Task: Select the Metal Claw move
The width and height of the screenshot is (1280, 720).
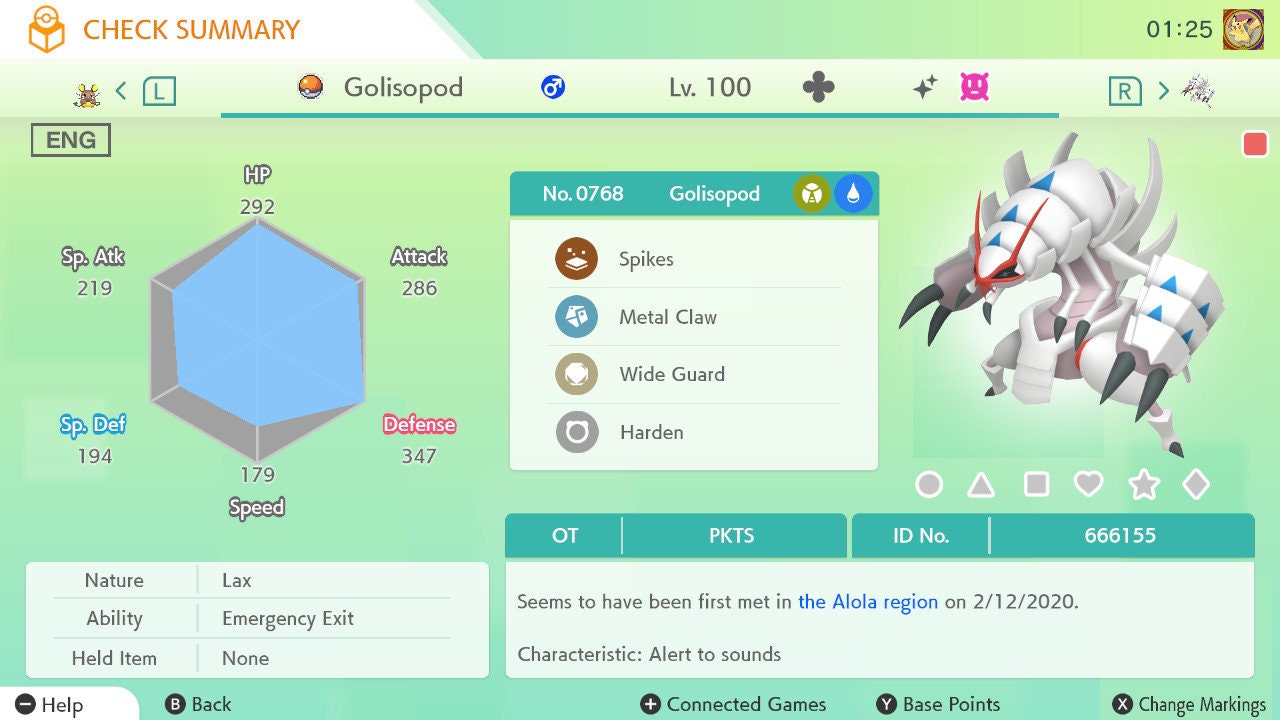Action: (667, 317)
